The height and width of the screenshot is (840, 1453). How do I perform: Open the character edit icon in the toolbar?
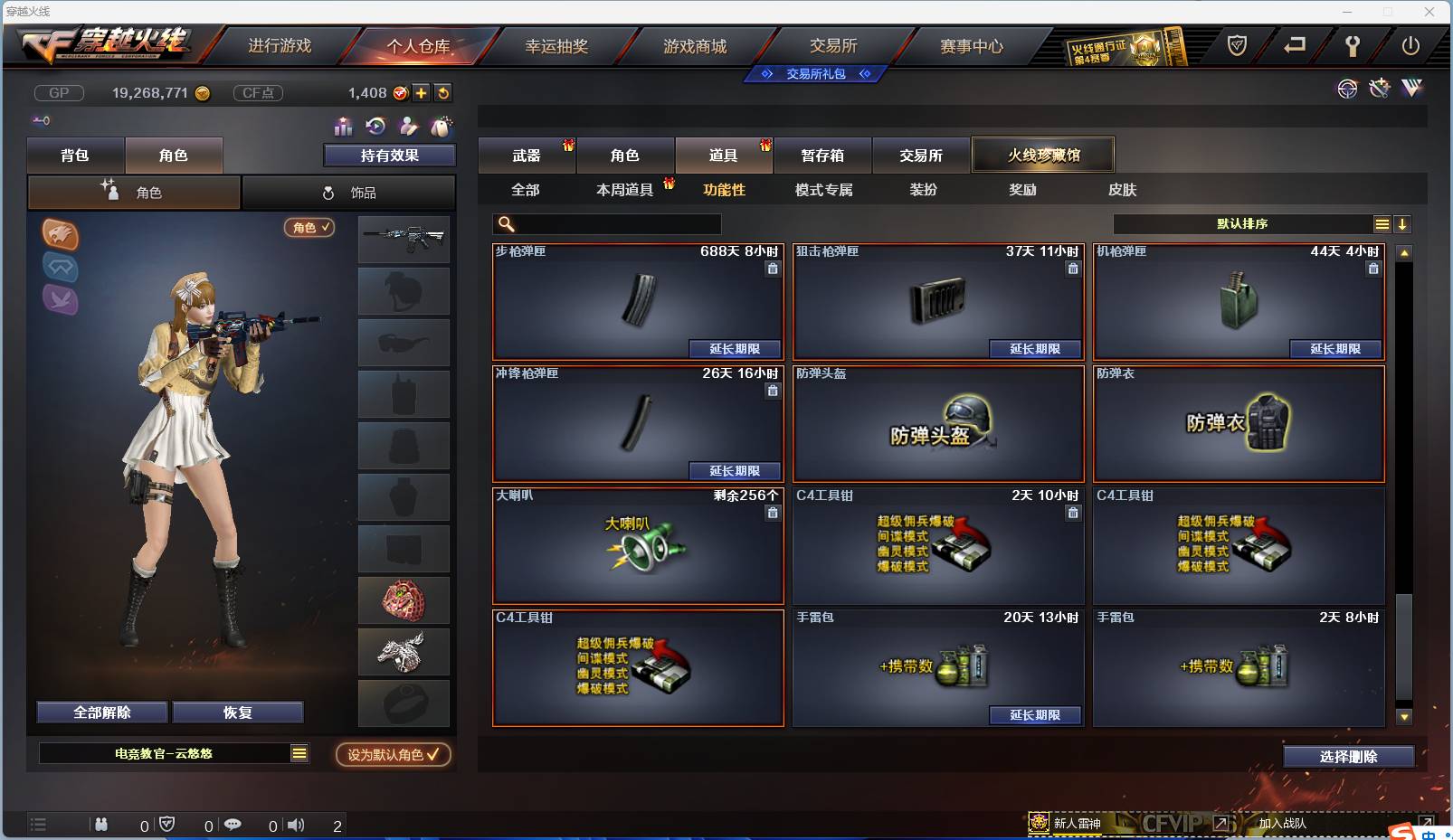point(407,127)
